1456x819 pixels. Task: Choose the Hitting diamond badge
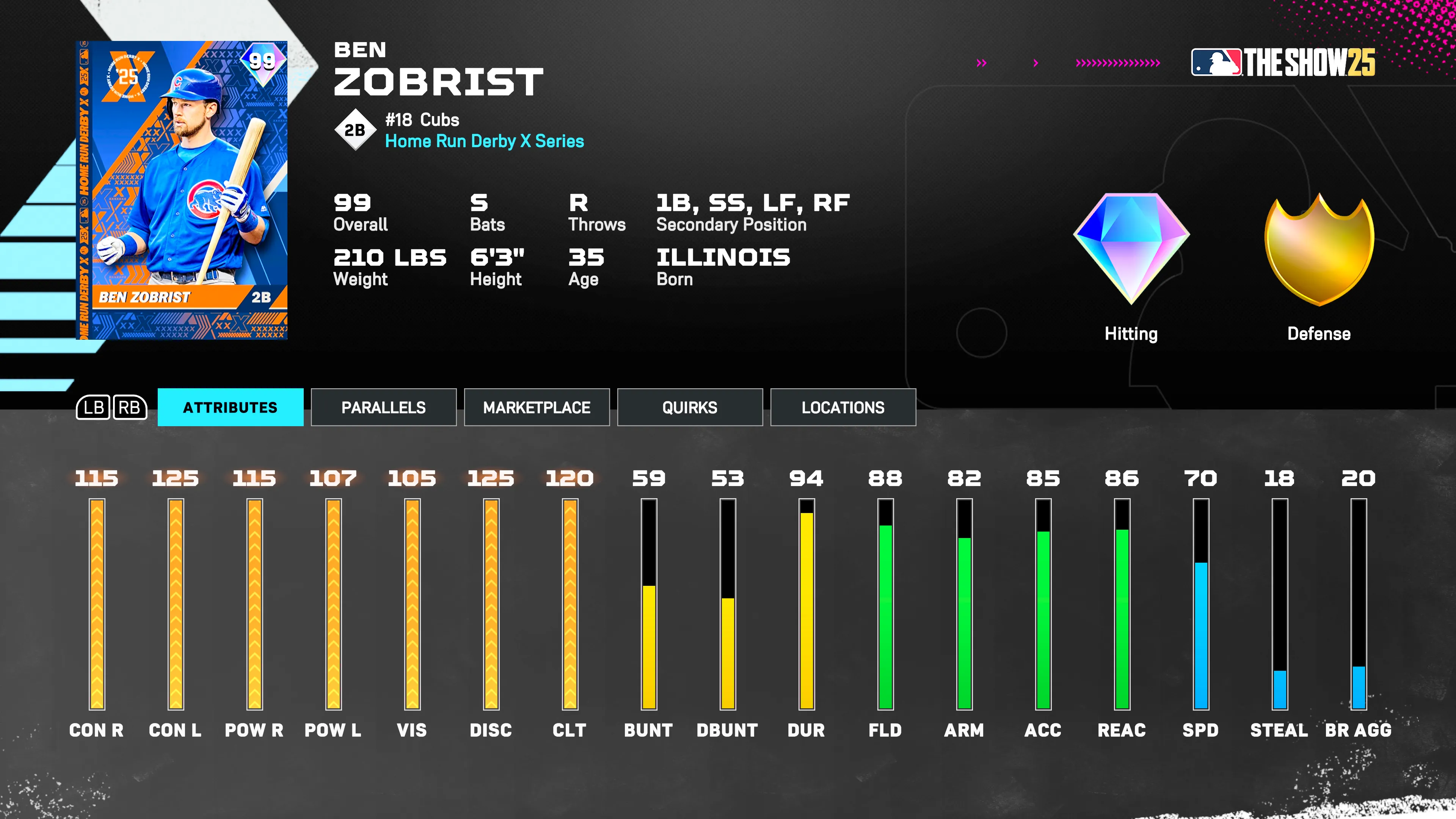1131,248
